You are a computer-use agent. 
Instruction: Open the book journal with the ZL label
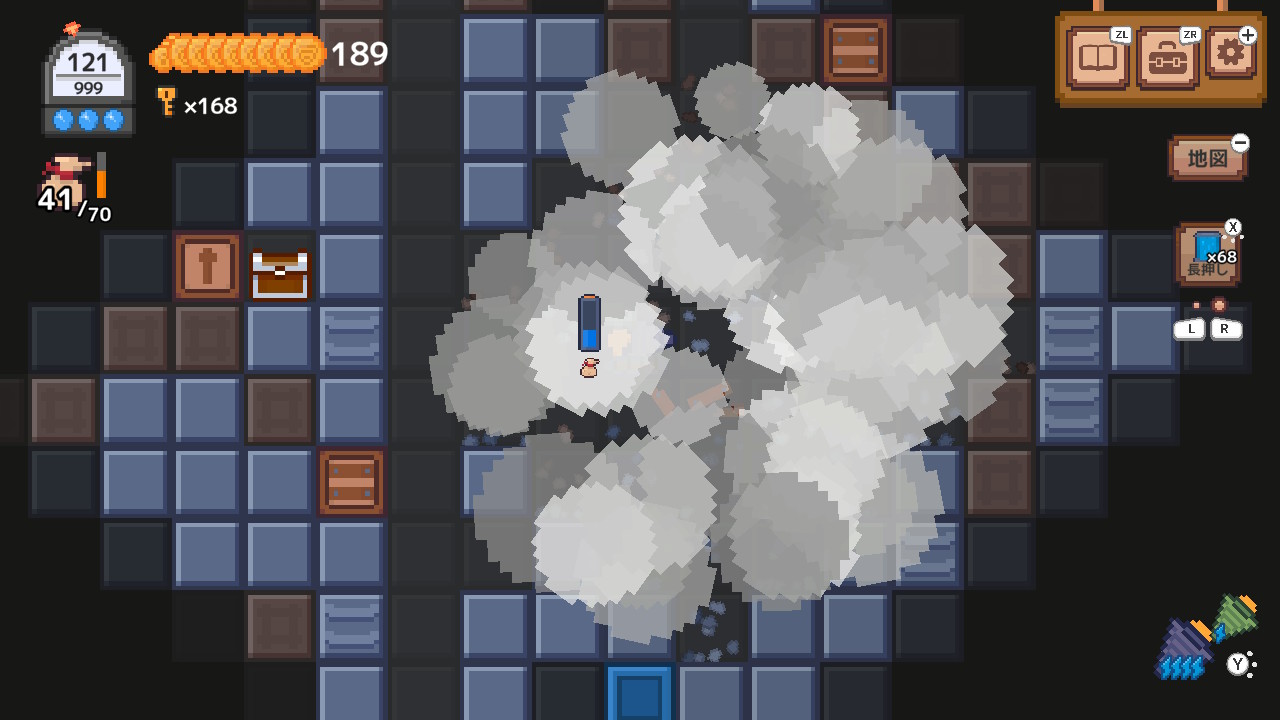click(x=1097, y=58)
